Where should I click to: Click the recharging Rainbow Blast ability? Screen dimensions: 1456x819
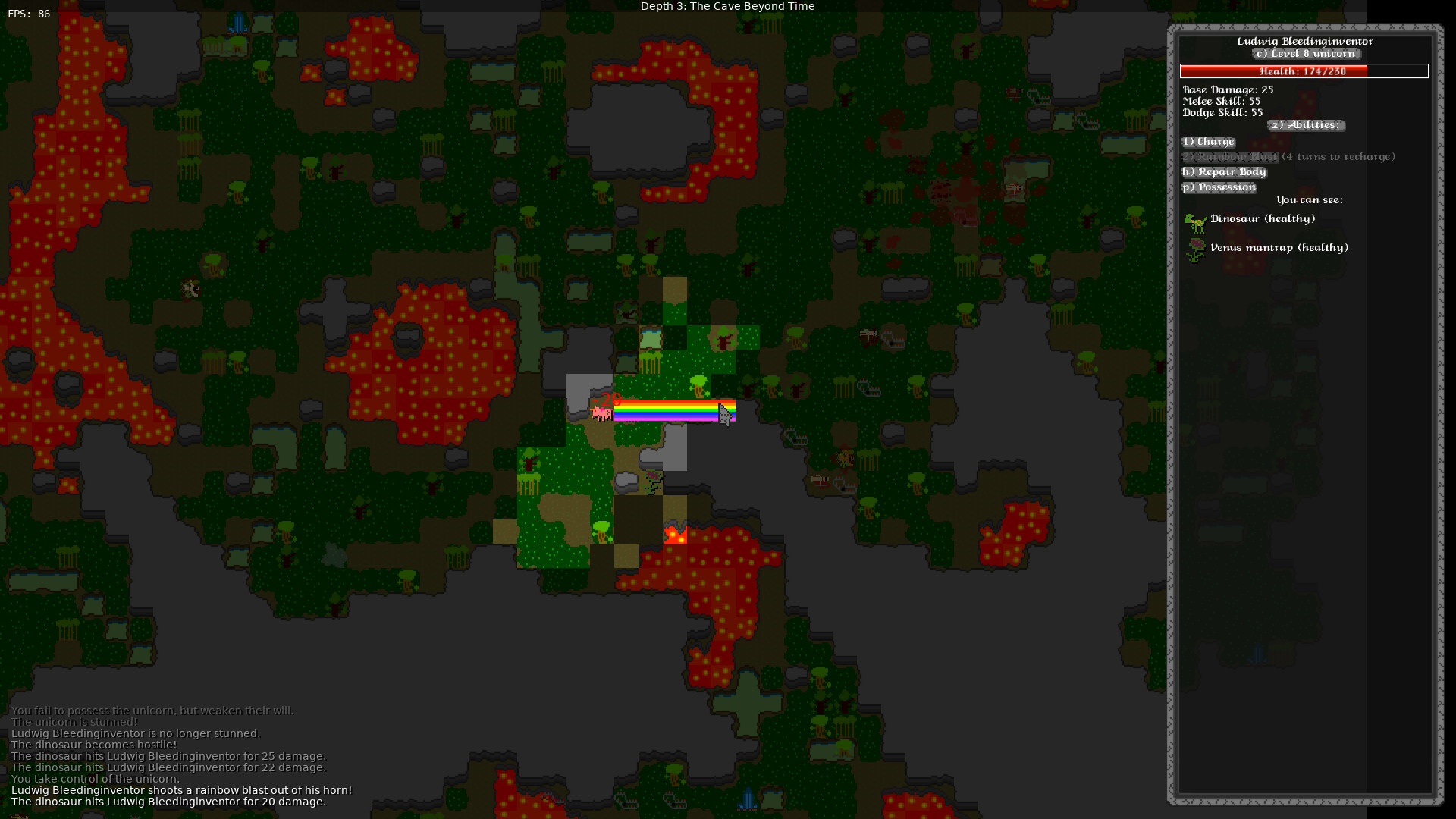1230,156
